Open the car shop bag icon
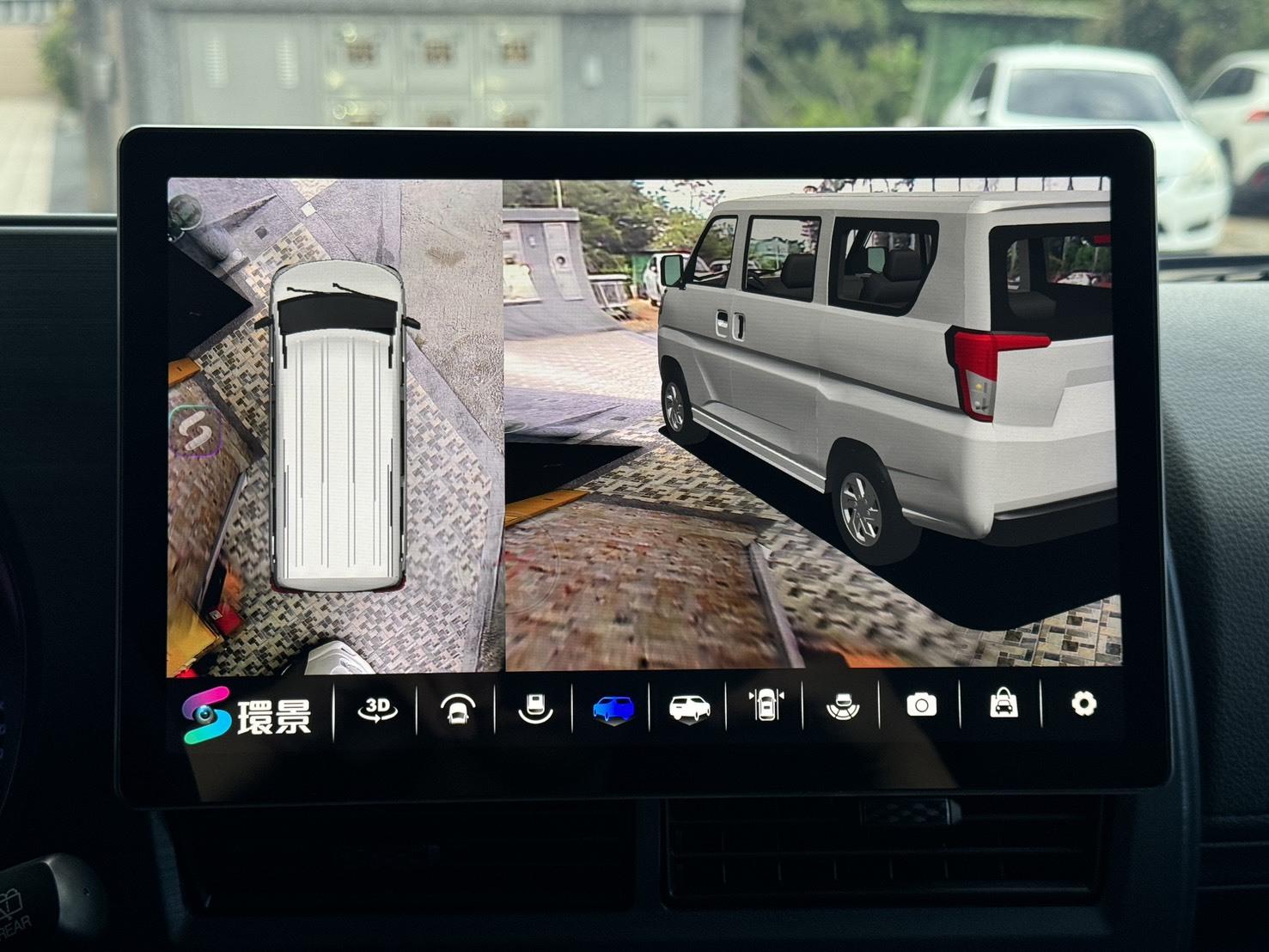The width and height of the screenshot is (1269, 952). point(1003,705)
